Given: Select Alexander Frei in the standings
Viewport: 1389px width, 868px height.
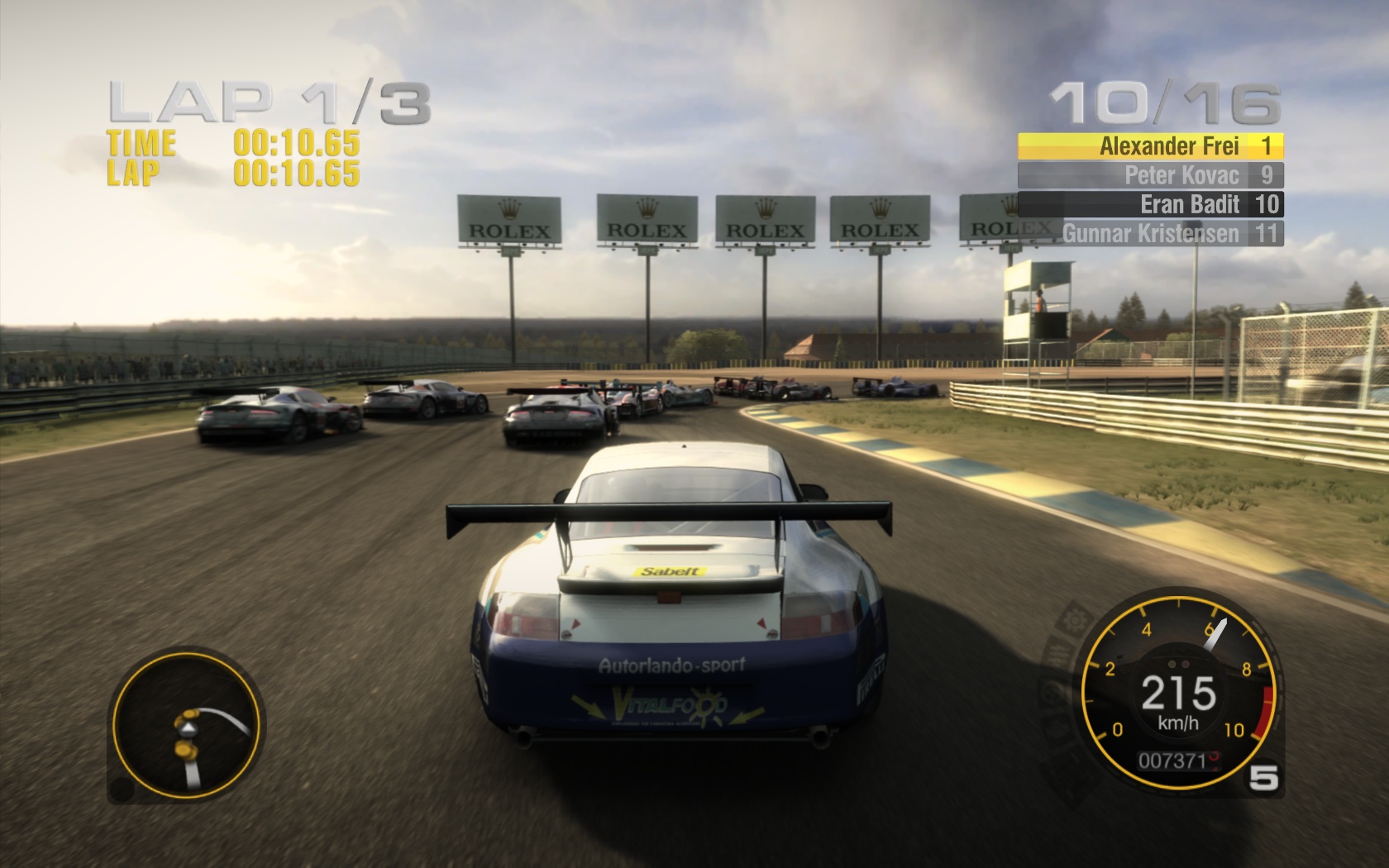Looking at the screenshot, I should coord(1149,146).
